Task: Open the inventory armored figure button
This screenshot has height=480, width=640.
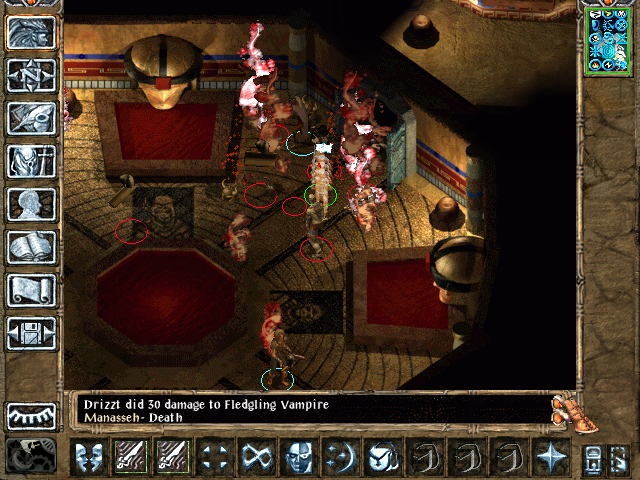Action: click(31, 161)
